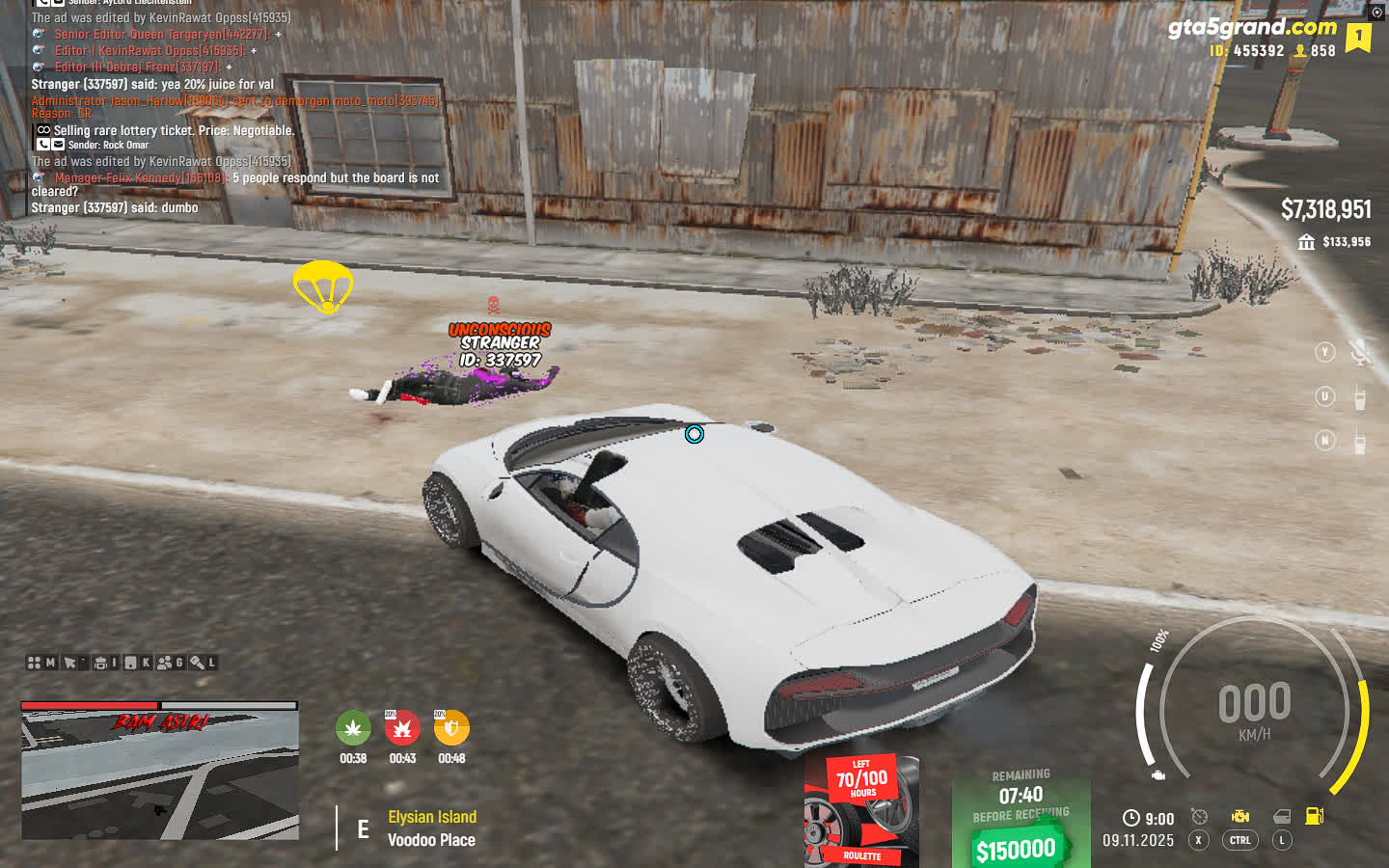Open the main menu grid icon

click(x=35, y=663)
